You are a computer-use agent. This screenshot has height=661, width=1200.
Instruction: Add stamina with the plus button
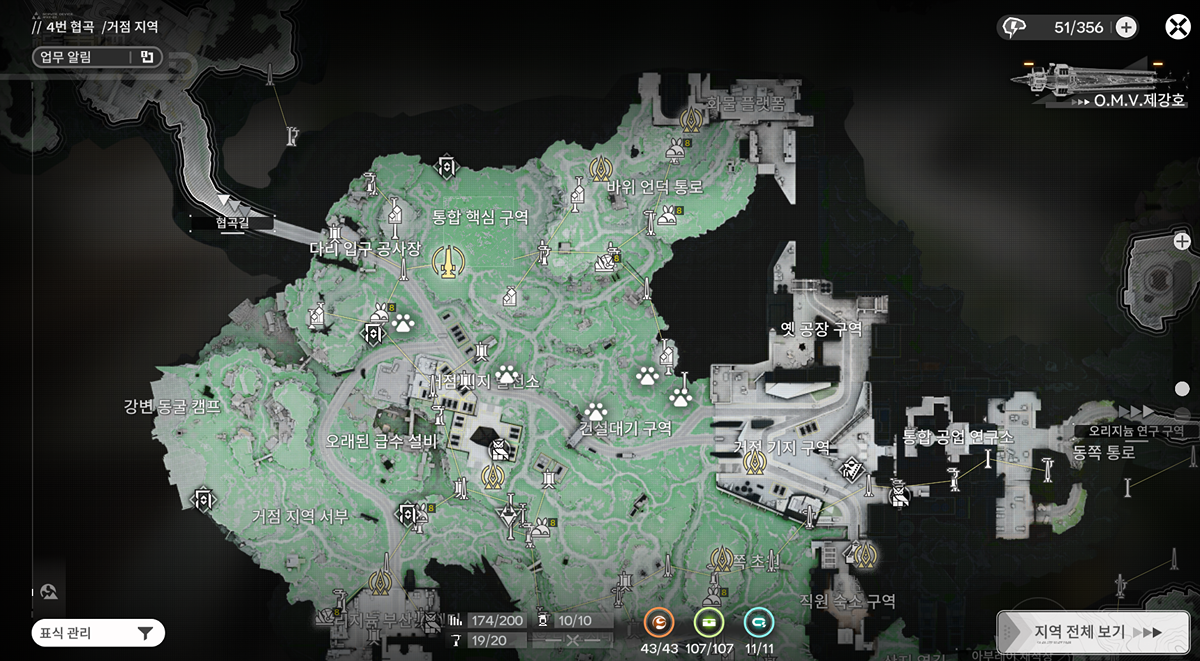pyautogui.click(x=1126, y=27)
